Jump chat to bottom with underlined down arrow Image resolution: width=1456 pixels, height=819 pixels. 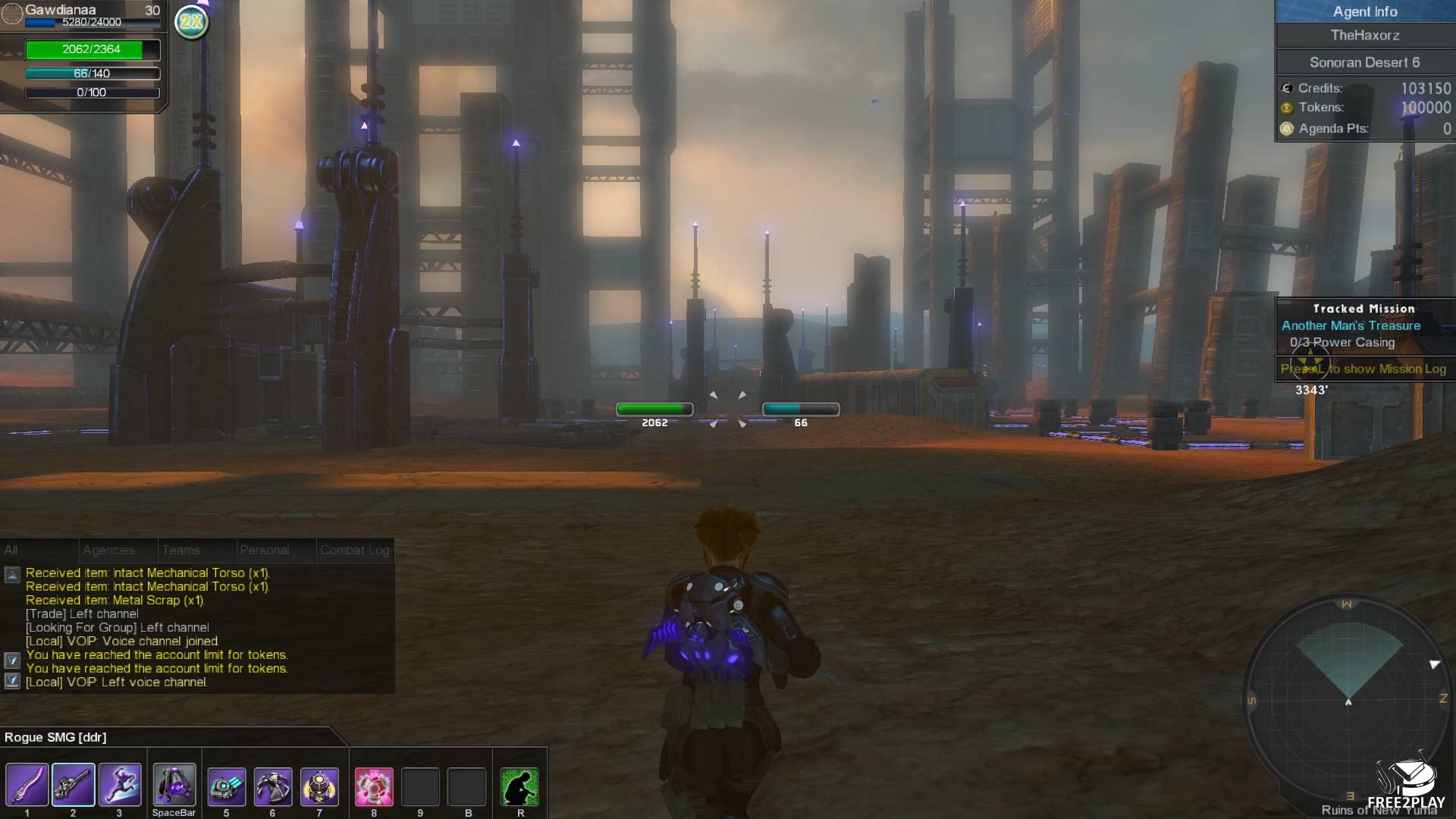click(12, 681)
